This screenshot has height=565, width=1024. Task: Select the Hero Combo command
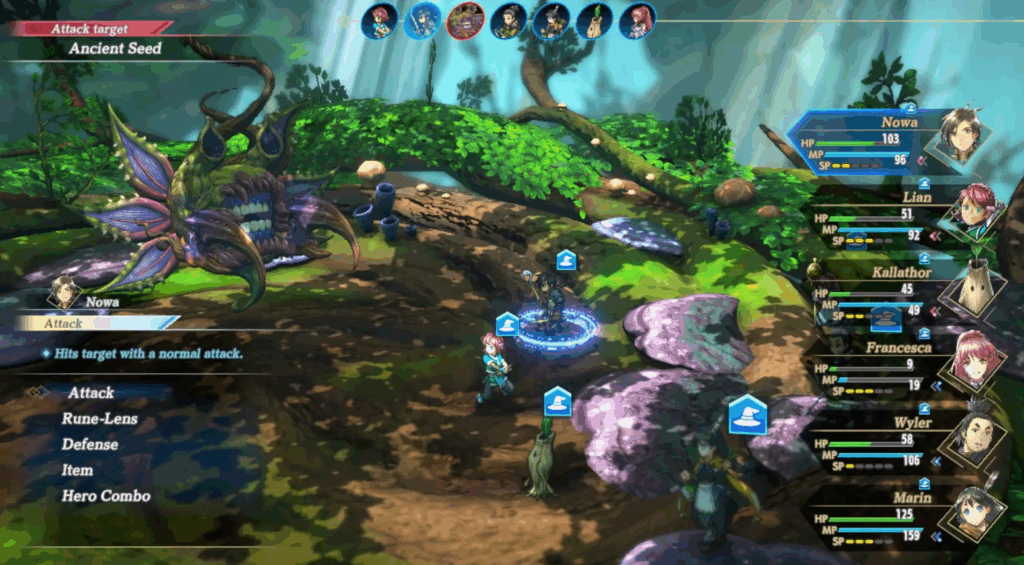[x=106, y=496]
